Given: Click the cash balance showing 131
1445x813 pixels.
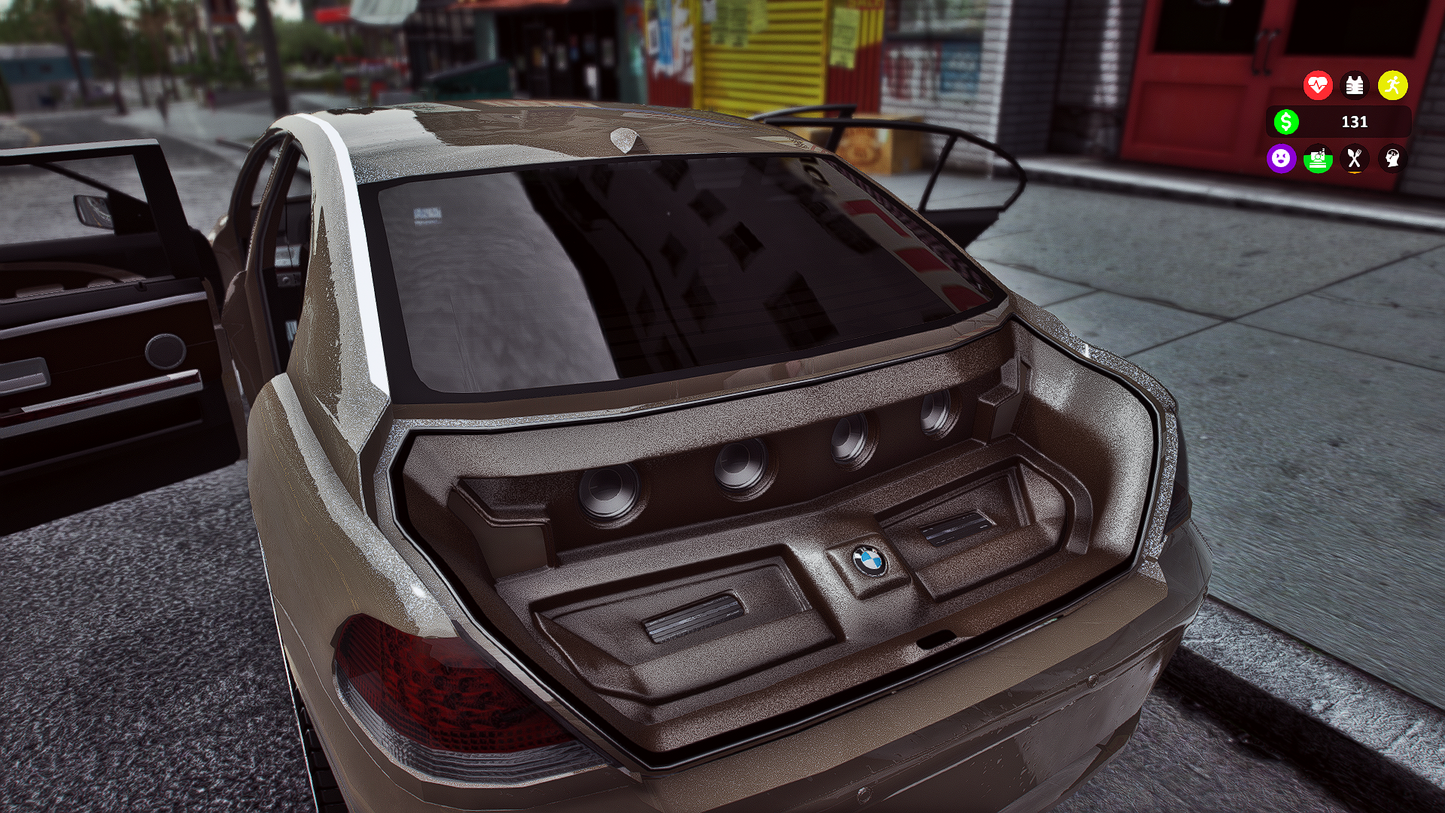Looking at the screenshot, I should [1357, 122].
